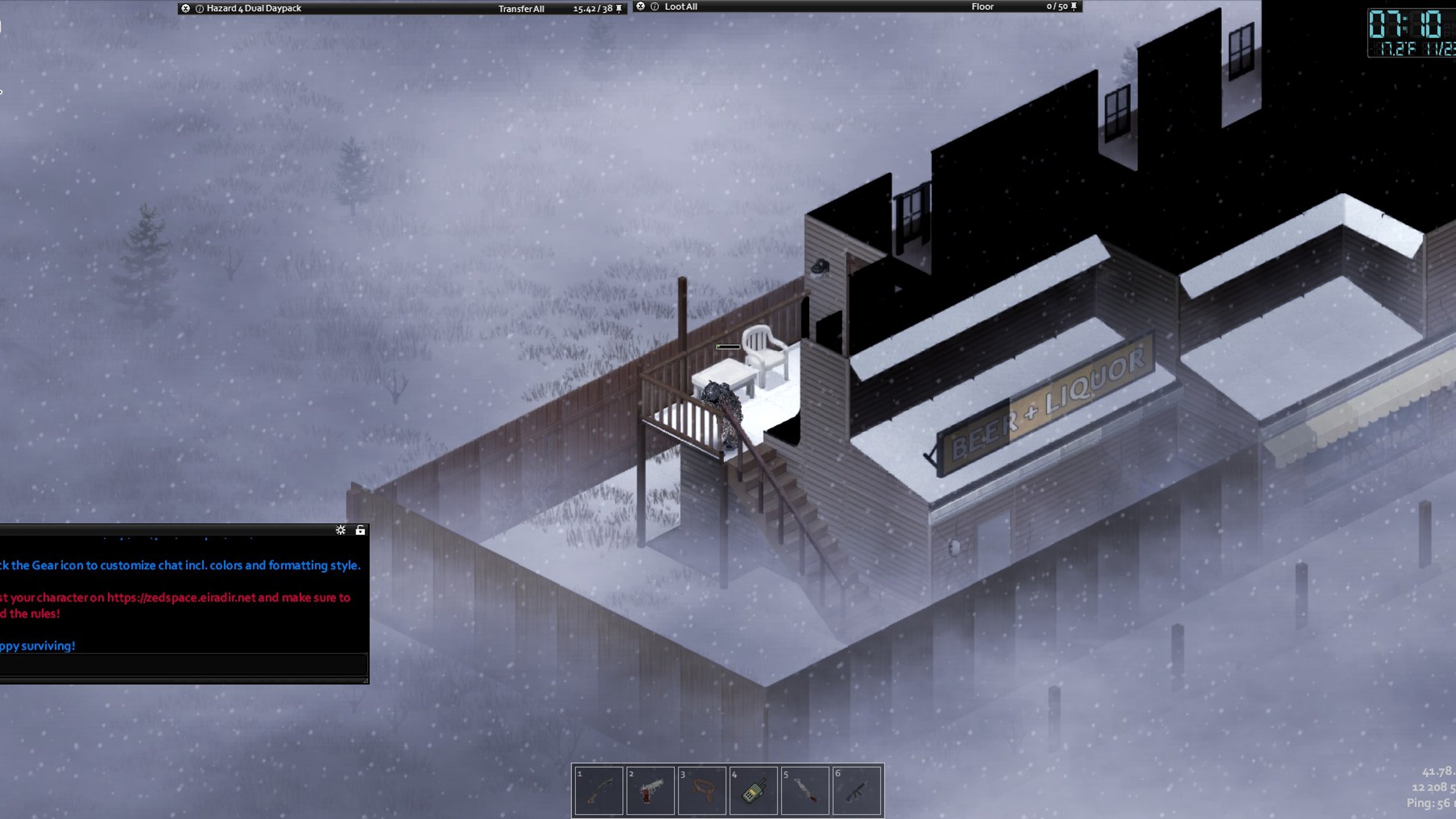The width and height of the screenshot is (1456, 819).
Task: Equip the pistol from hotbar slot 2
Action: click(x=650, y=790)
